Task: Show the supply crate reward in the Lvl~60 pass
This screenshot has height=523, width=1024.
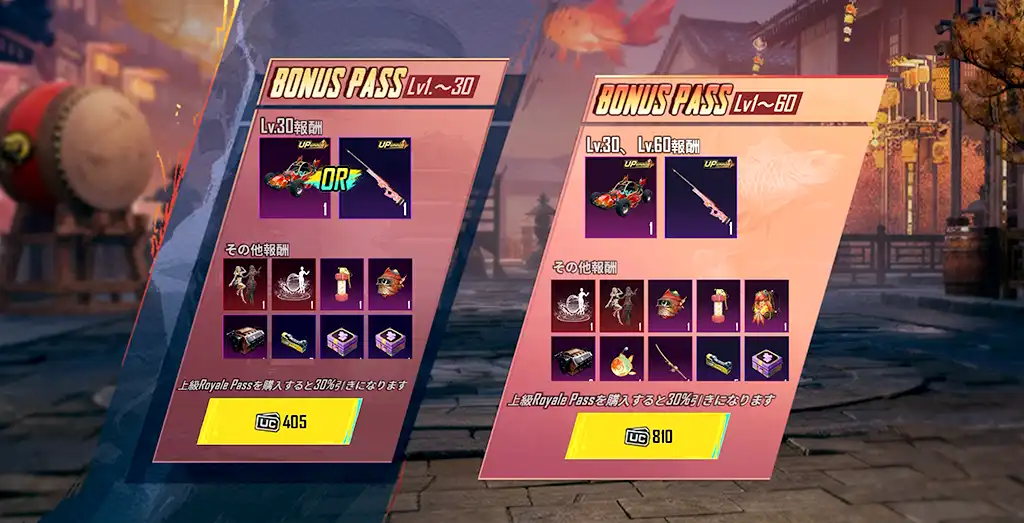Action: [573, 358]
